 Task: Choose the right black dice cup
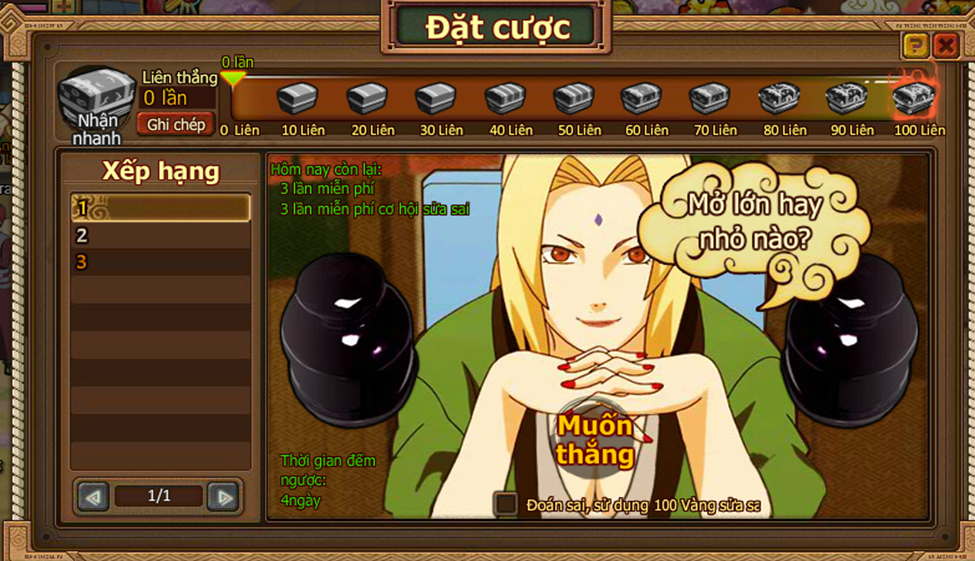click(x=851, y=325)
